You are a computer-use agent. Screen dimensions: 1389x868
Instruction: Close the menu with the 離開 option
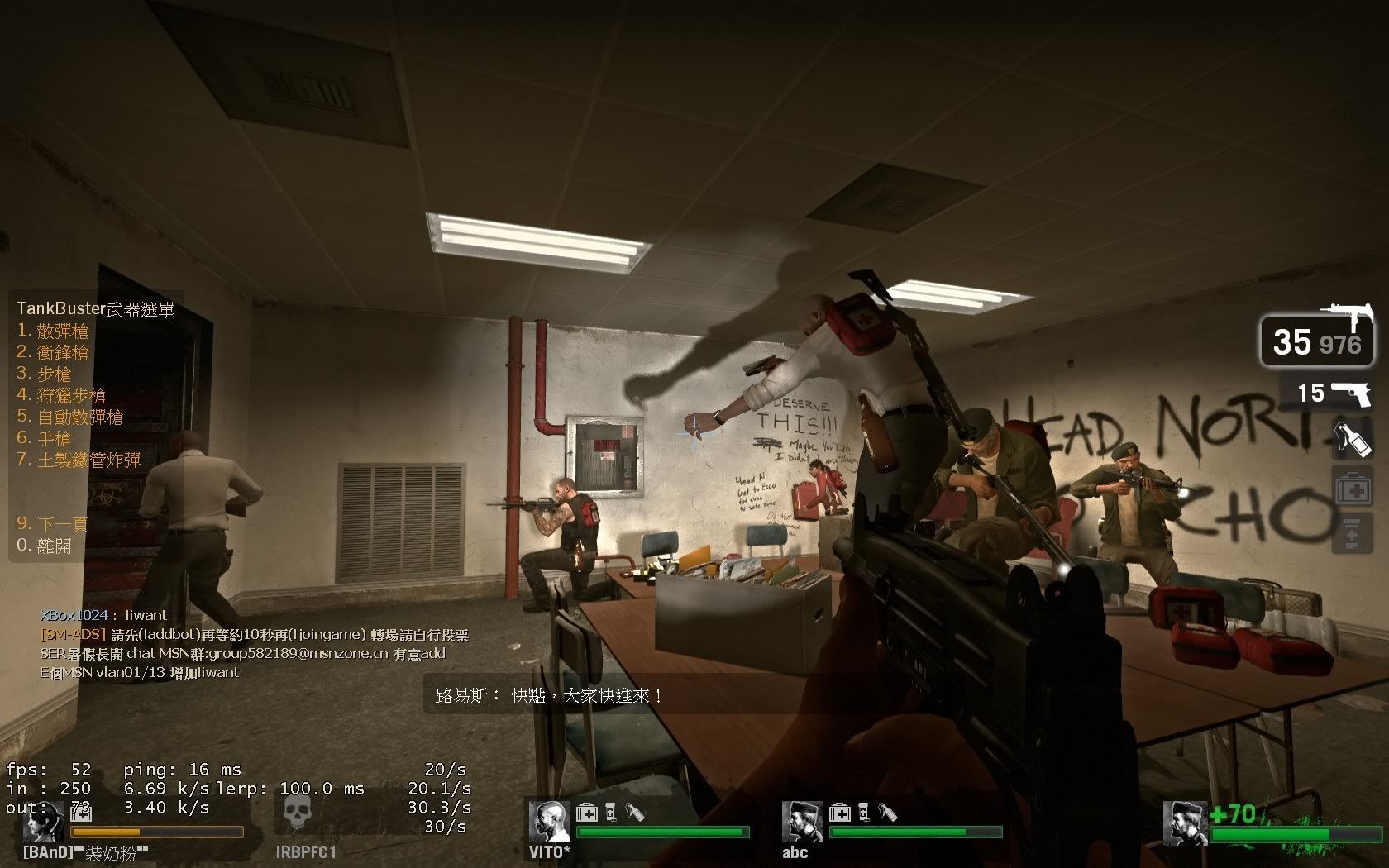click(45, 546)
